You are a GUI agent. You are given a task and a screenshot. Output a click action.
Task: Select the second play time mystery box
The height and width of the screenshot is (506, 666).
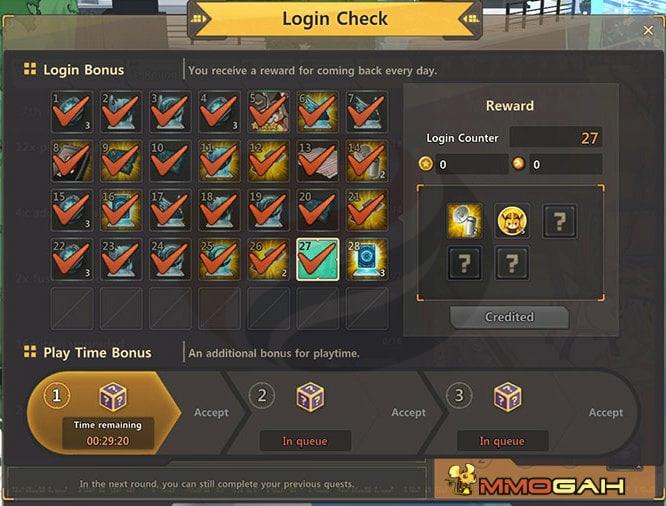point(310,397)
